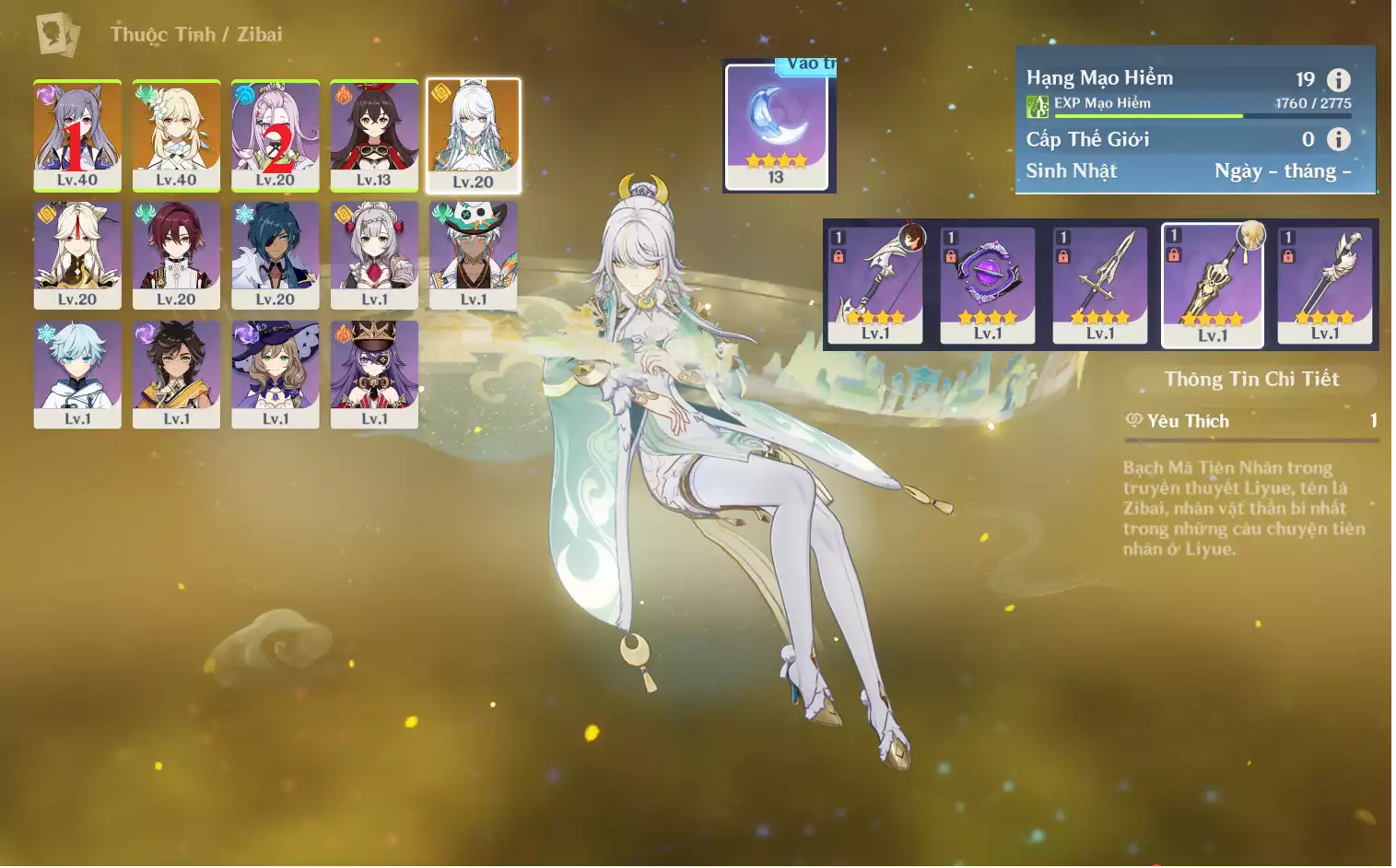The height and width of the screenshot is (868, 1396).
Task: Select Chongyun's character card
Action: click(x=77, y=374)
